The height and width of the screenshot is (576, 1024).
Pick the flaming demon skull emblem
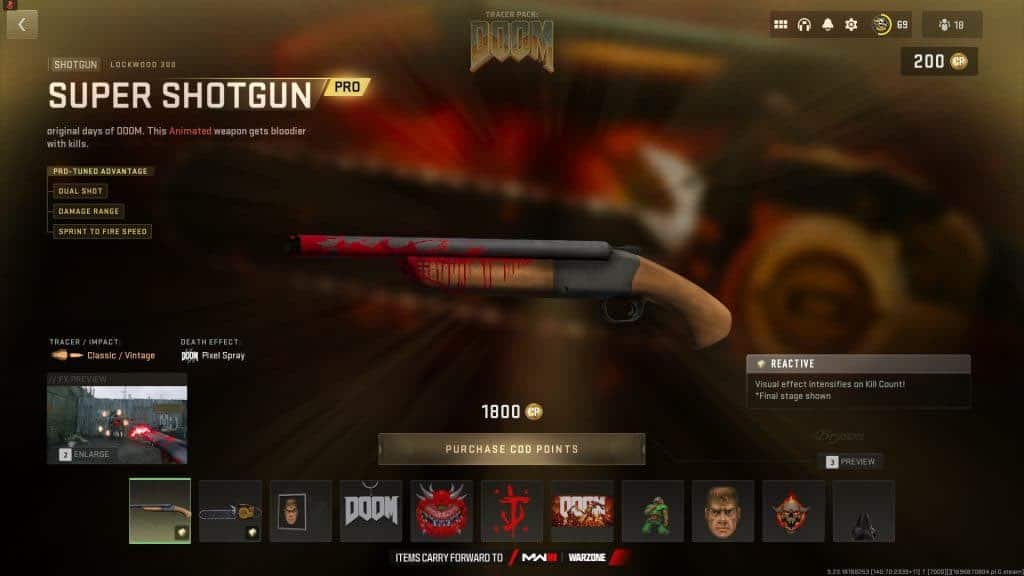pos(794,511)
